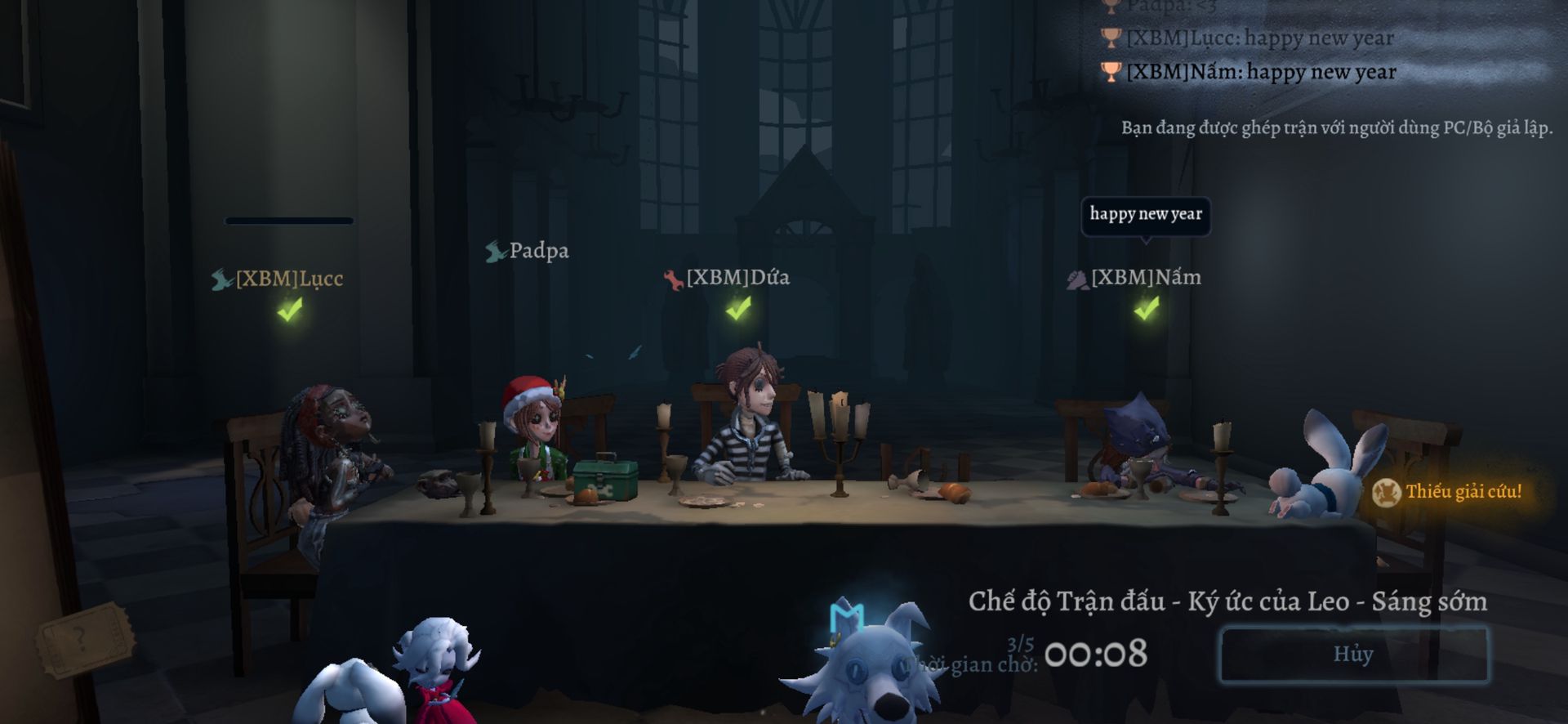
Task: Open the faded question-mark ticket icon
Action: [82, 638]
